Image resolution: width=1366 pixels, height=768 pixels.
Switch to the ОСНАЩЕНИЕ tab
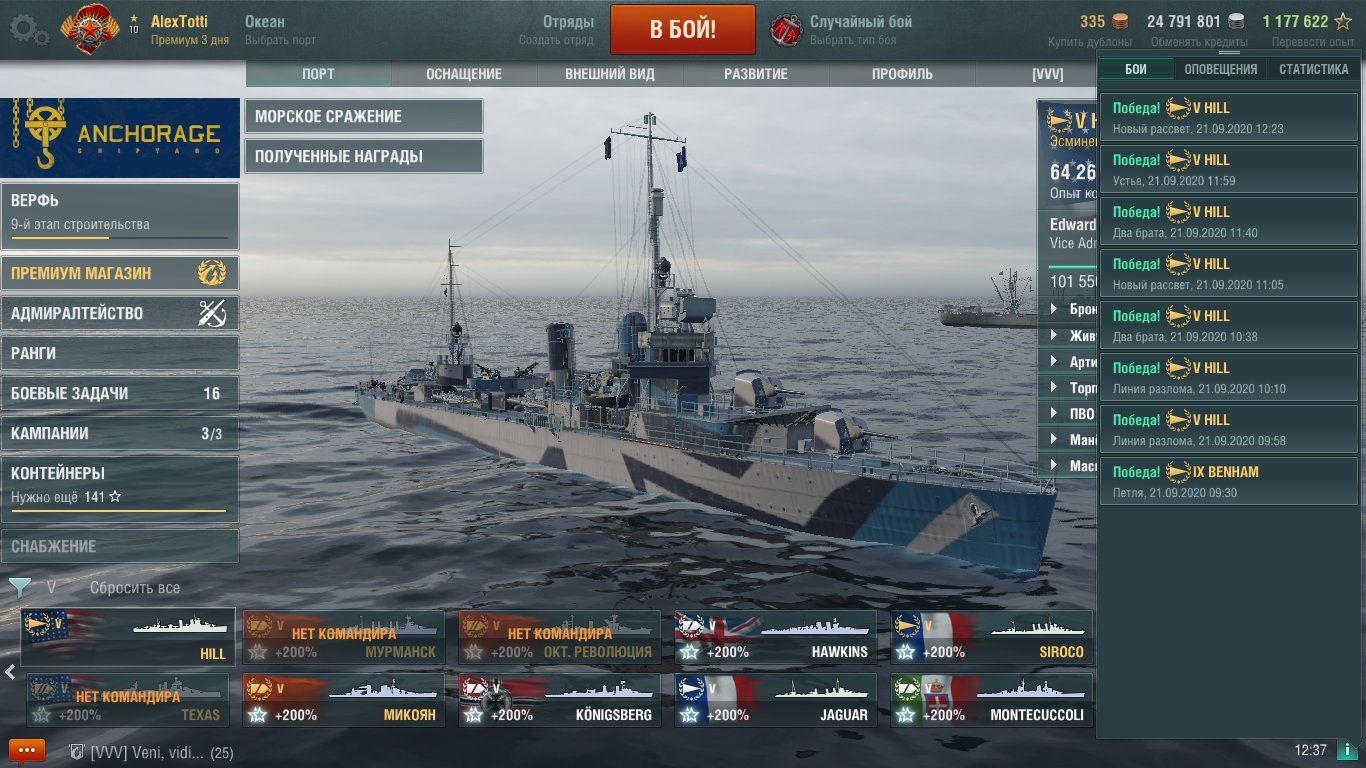click(x=463, y=74)
